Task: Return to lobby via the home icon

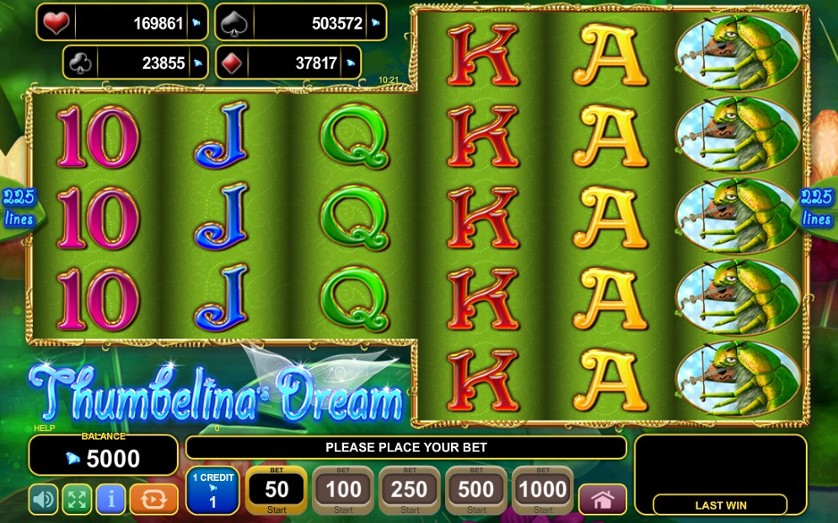Action: click(x=602, y=499)
